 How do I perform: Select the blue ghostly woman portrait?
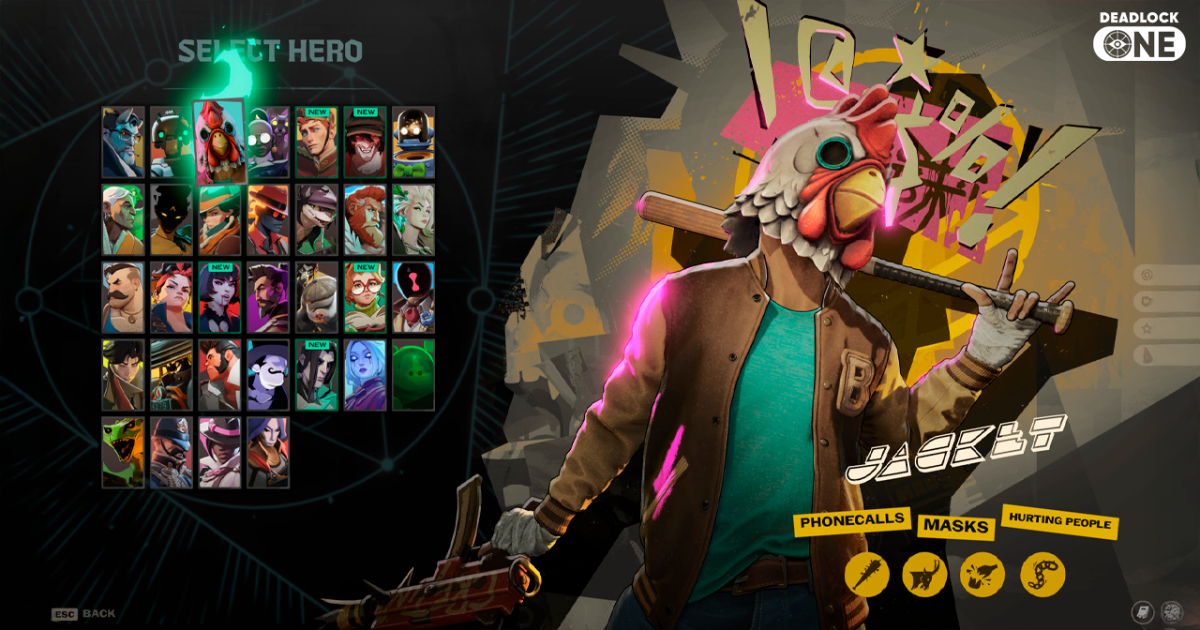click(365, 375)
